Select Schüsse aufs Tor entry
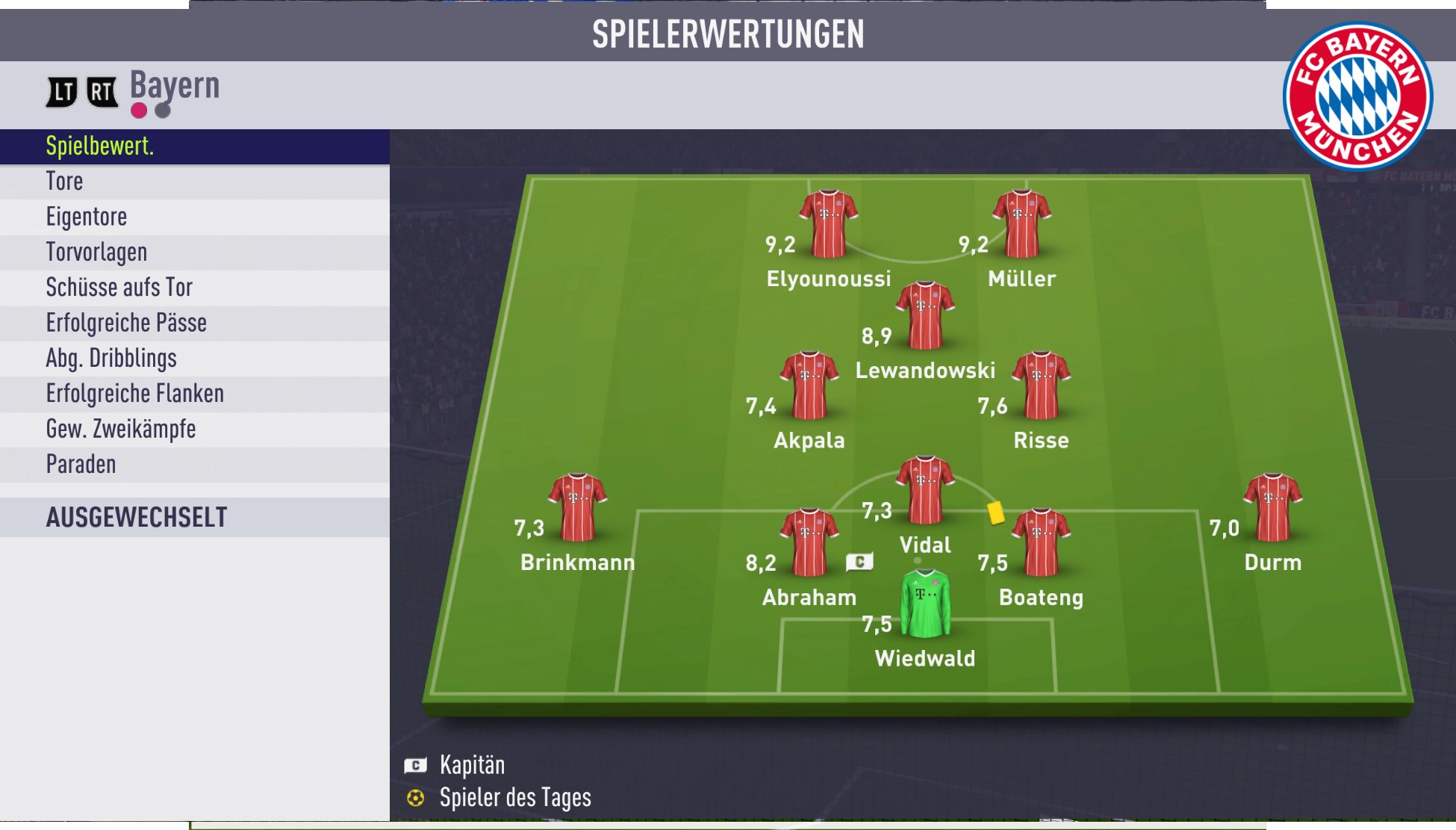 coord(194,288)
